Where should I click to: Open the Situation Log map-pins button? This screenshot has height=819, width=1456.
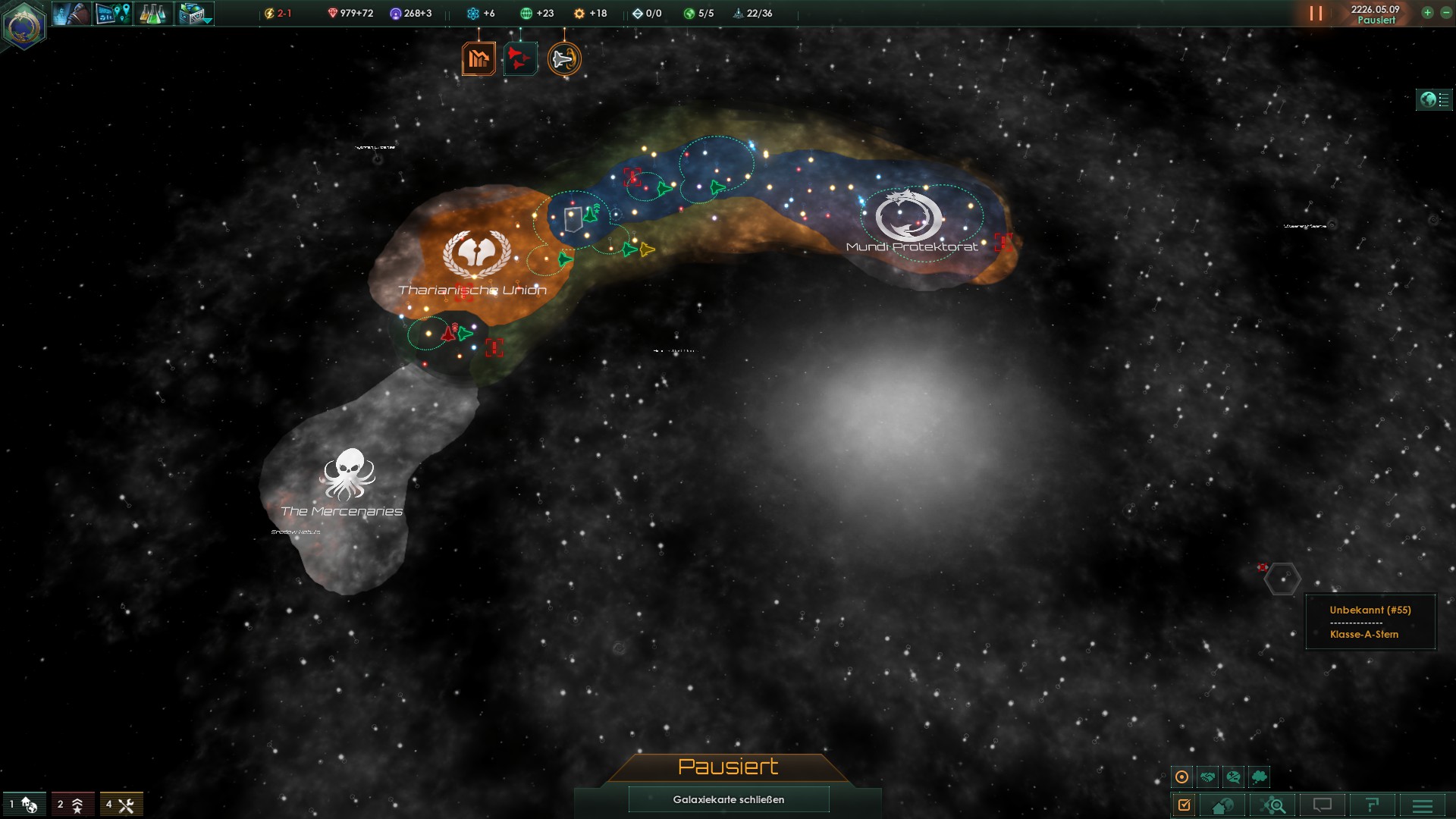[112, 14]
